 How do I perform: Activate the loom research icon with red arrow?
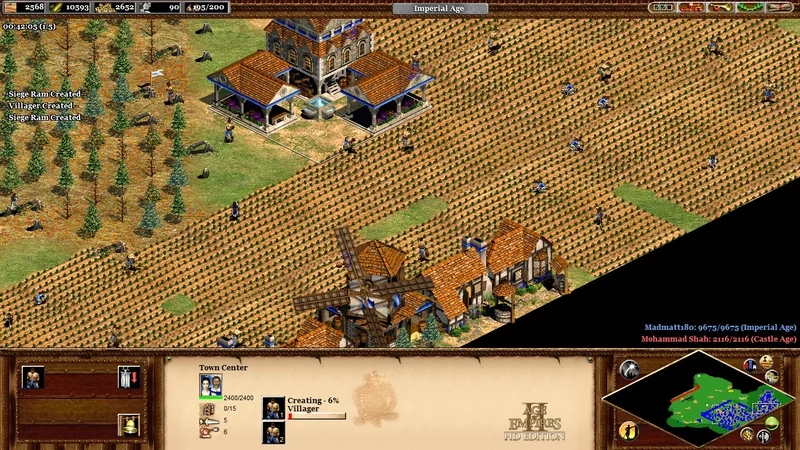coord(127,377)
